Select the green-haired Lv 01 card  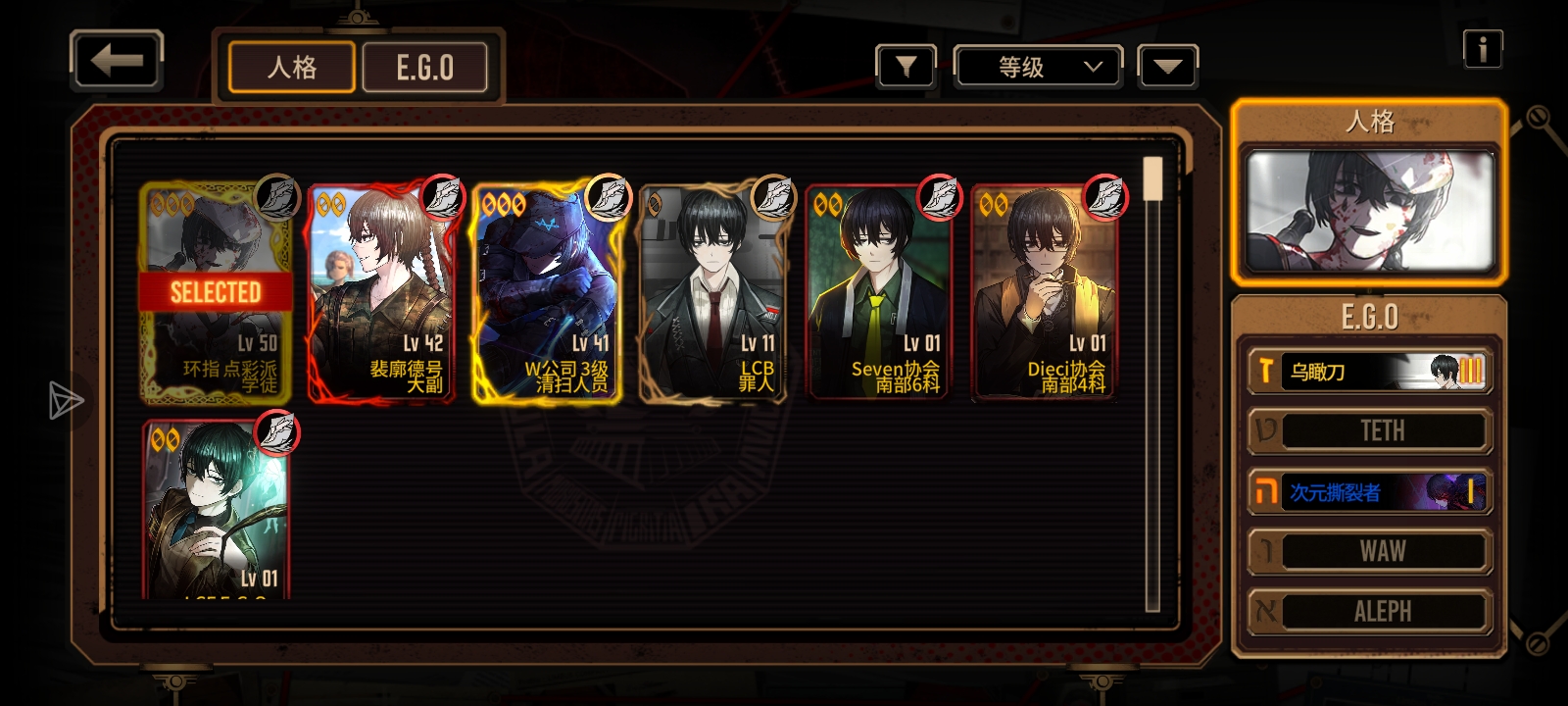(x=217, y=510)
